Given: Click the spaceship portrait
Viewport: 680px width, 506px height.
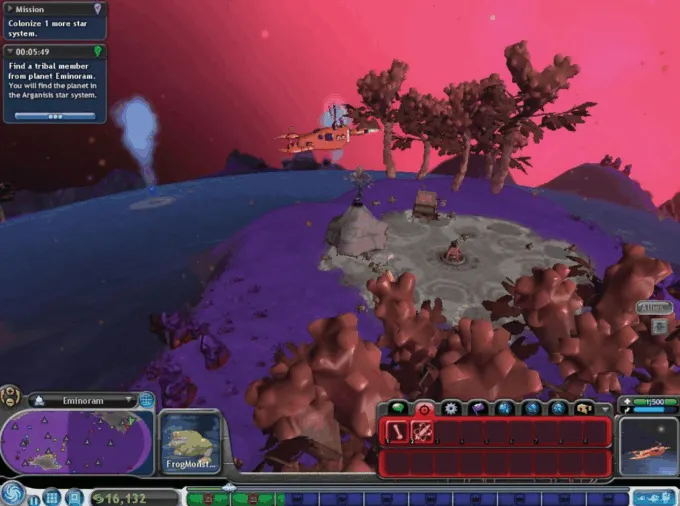Looking at the screenshot, I should [x=648, y=445].
